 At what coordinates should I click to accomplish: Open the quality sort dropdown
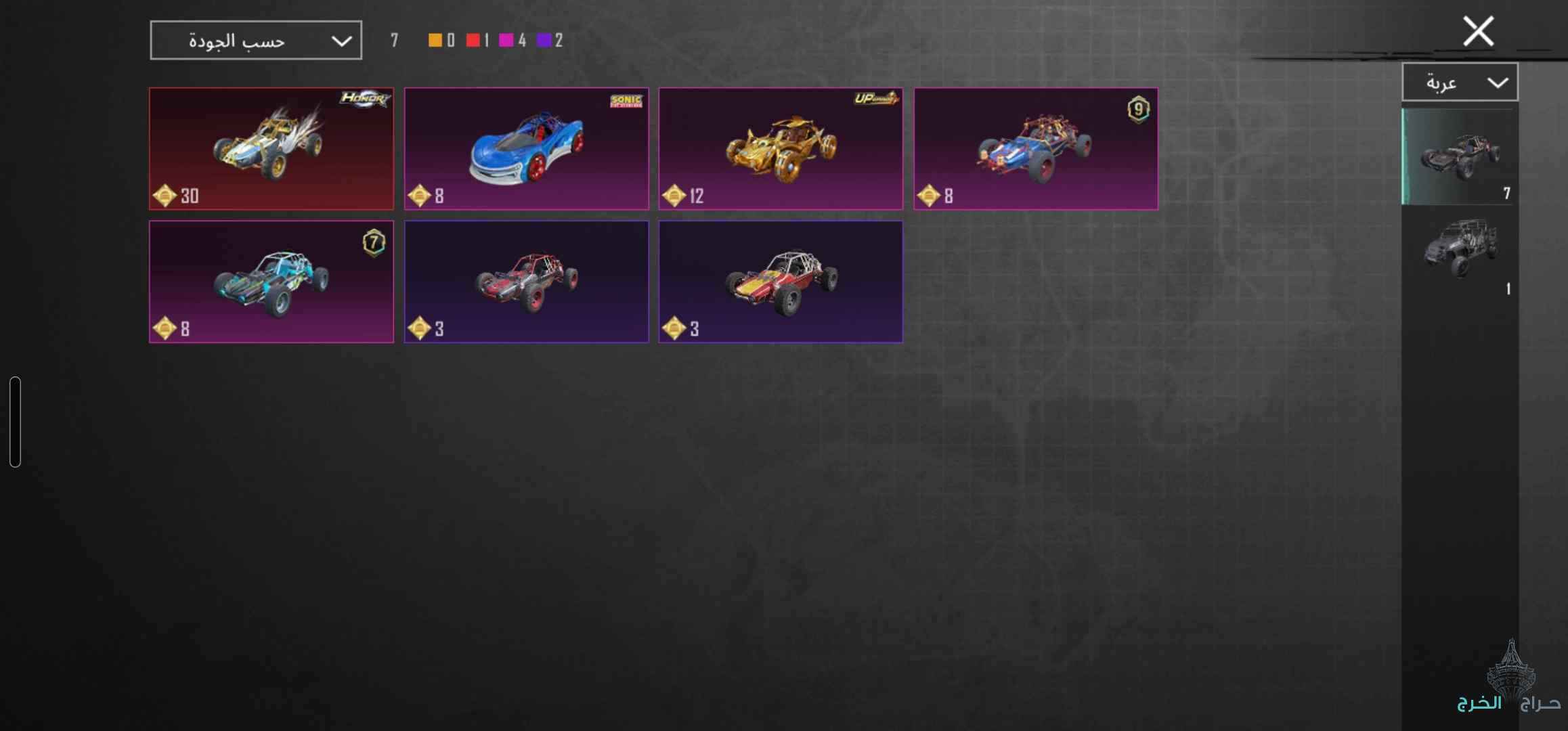coord(255,41)
